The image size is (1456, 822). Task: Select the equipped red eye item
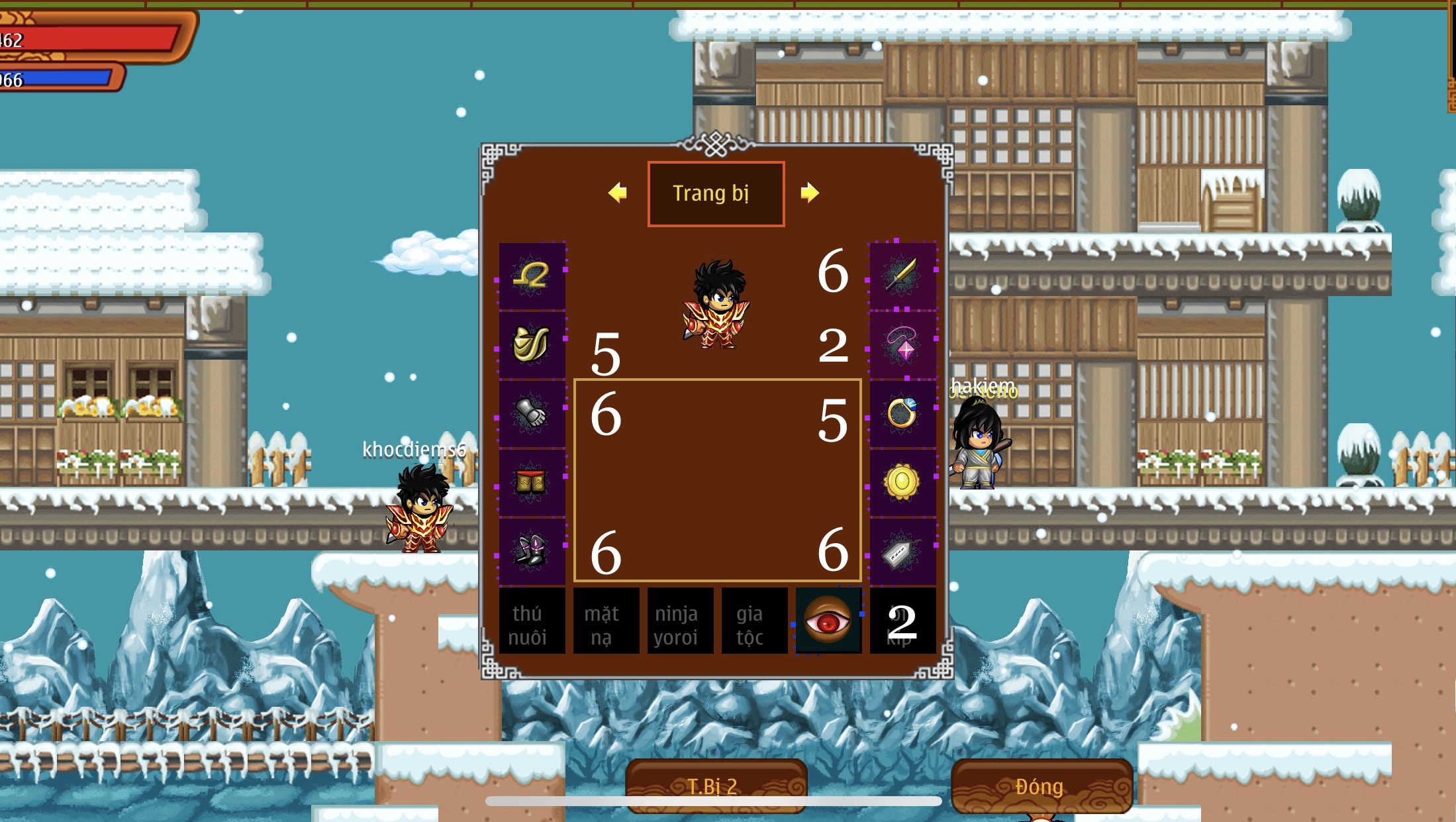pos(828,621)
